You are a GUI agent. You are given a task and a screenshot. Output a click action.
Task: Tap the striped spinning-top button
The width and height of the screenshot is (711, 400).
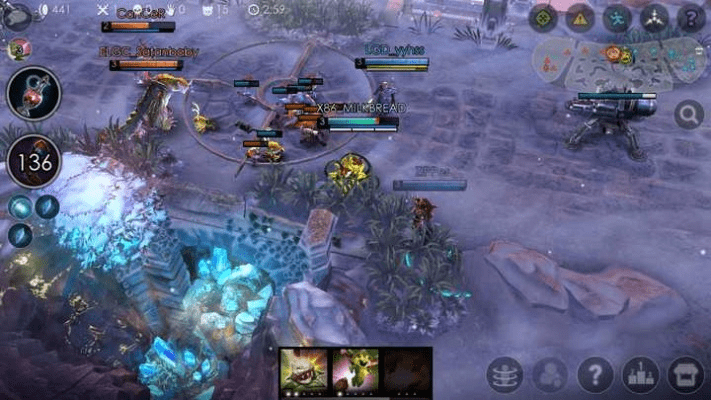coord(504,375)
